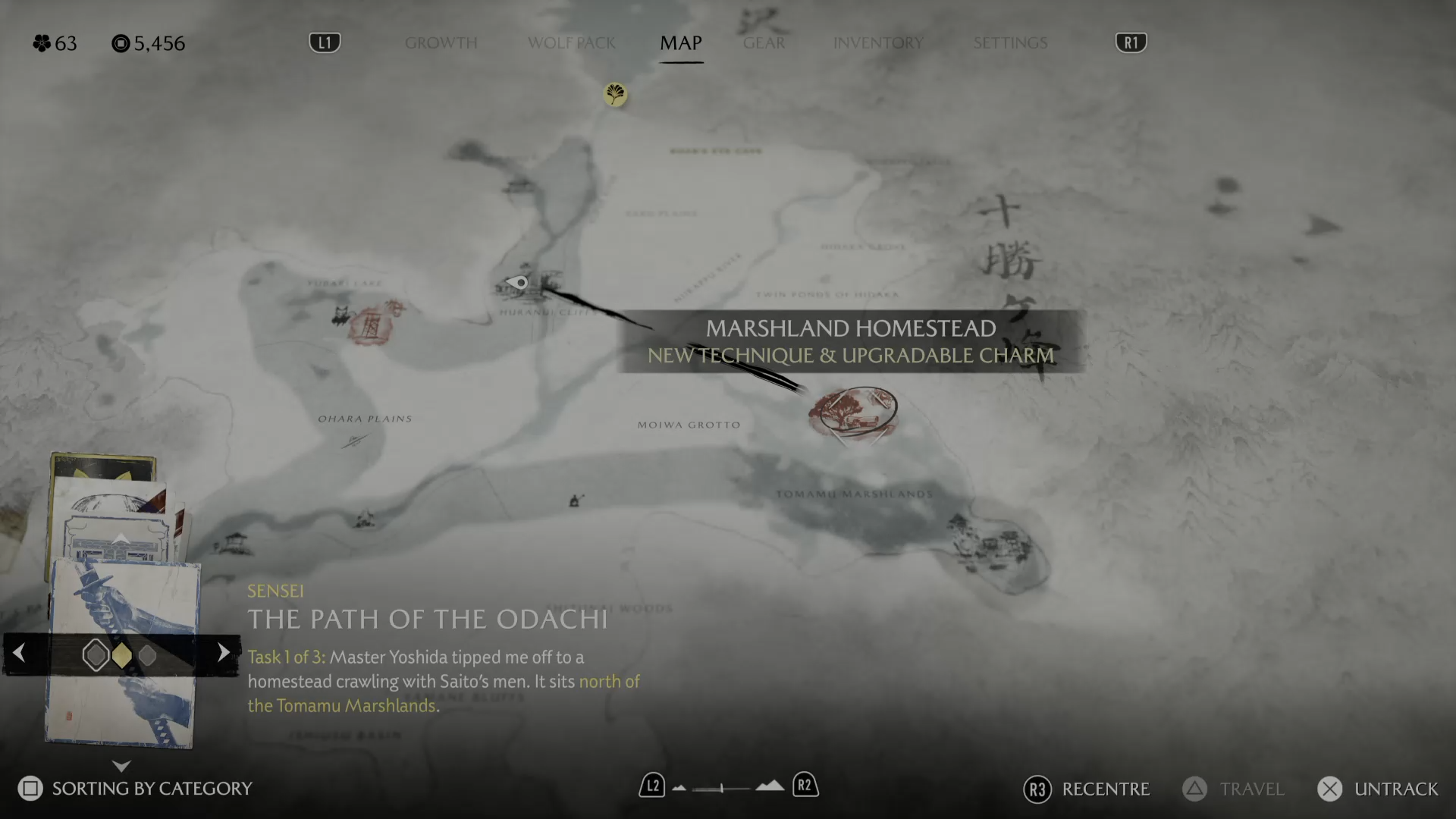The image size is (1456, 819).
Task: Recentre the map view
Action: tap(1086, 789)
